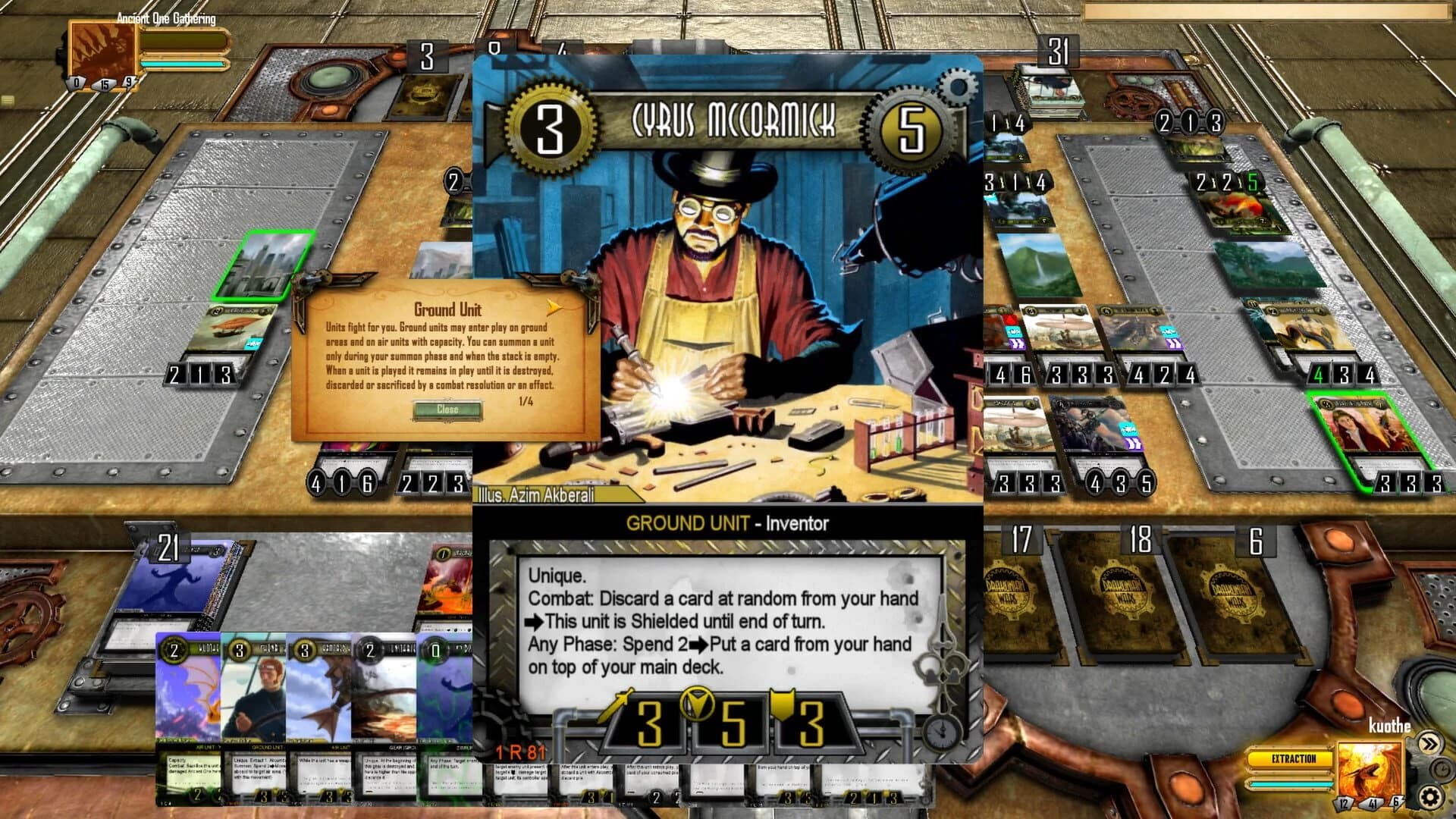
Task: Open the hamburger menu at top left edge
Action: (6, 99)
